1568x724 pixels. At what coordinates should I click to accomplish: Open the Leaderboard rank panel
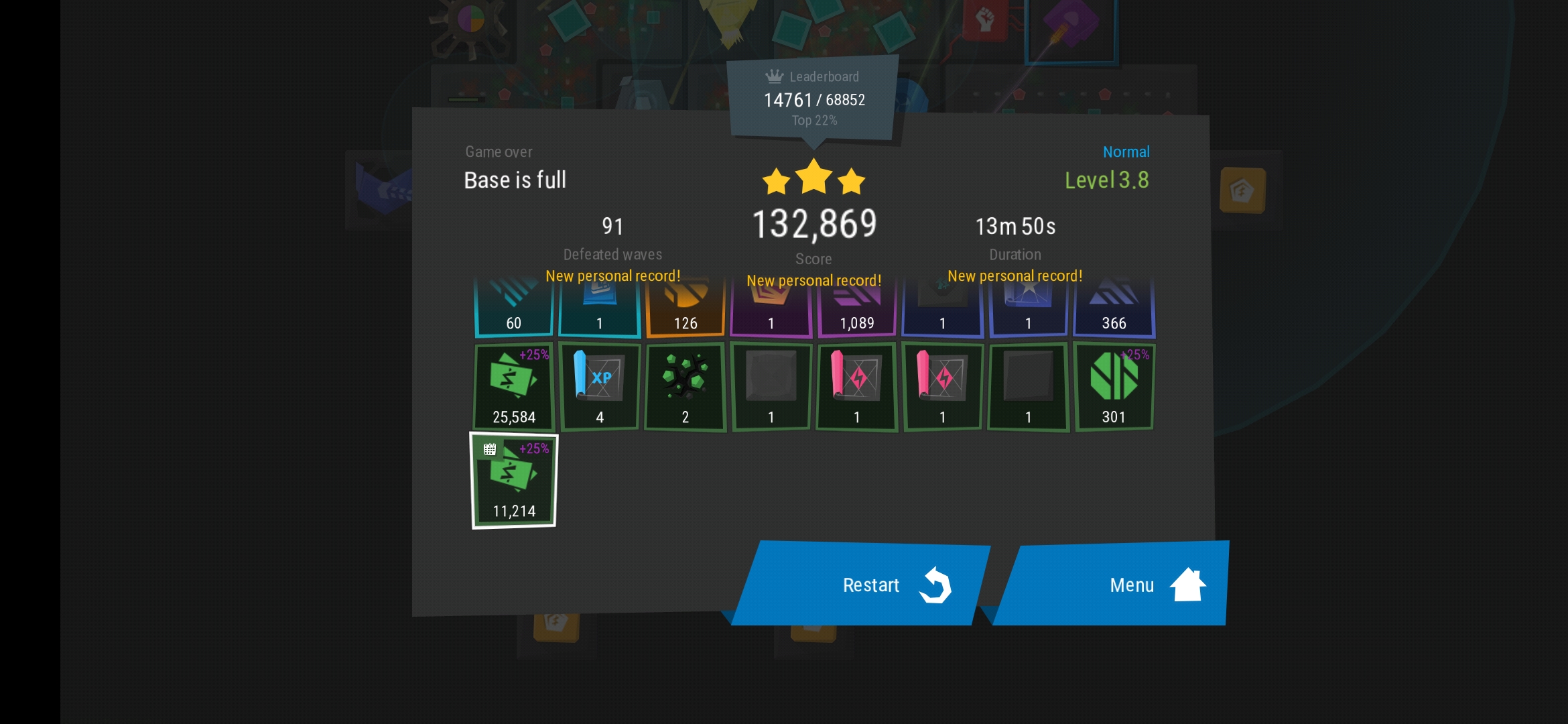pyautogui.click(x=813, y=99)
